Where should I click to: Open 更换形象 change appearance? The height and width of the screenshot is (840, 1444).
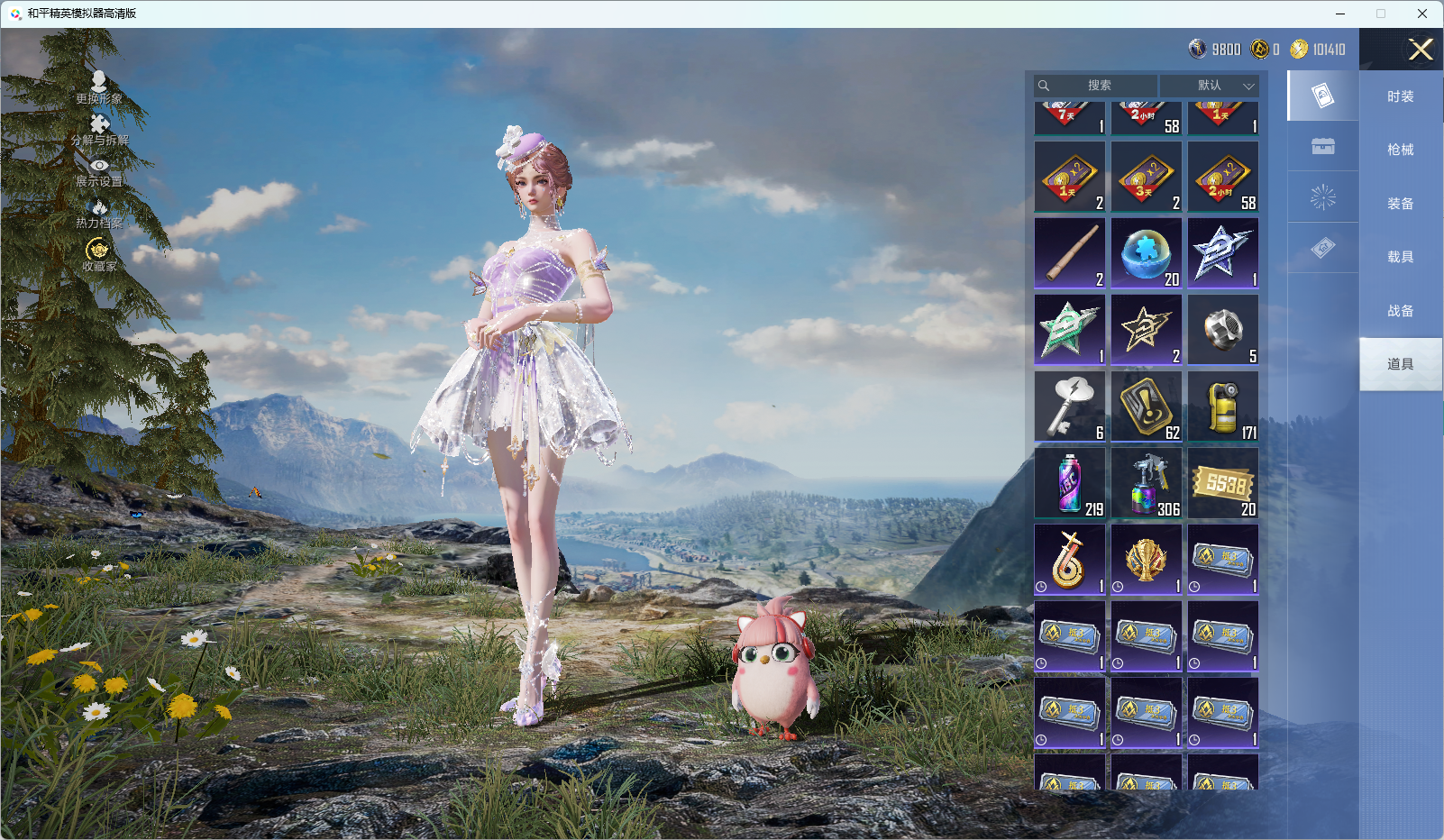tap(99, 88)
